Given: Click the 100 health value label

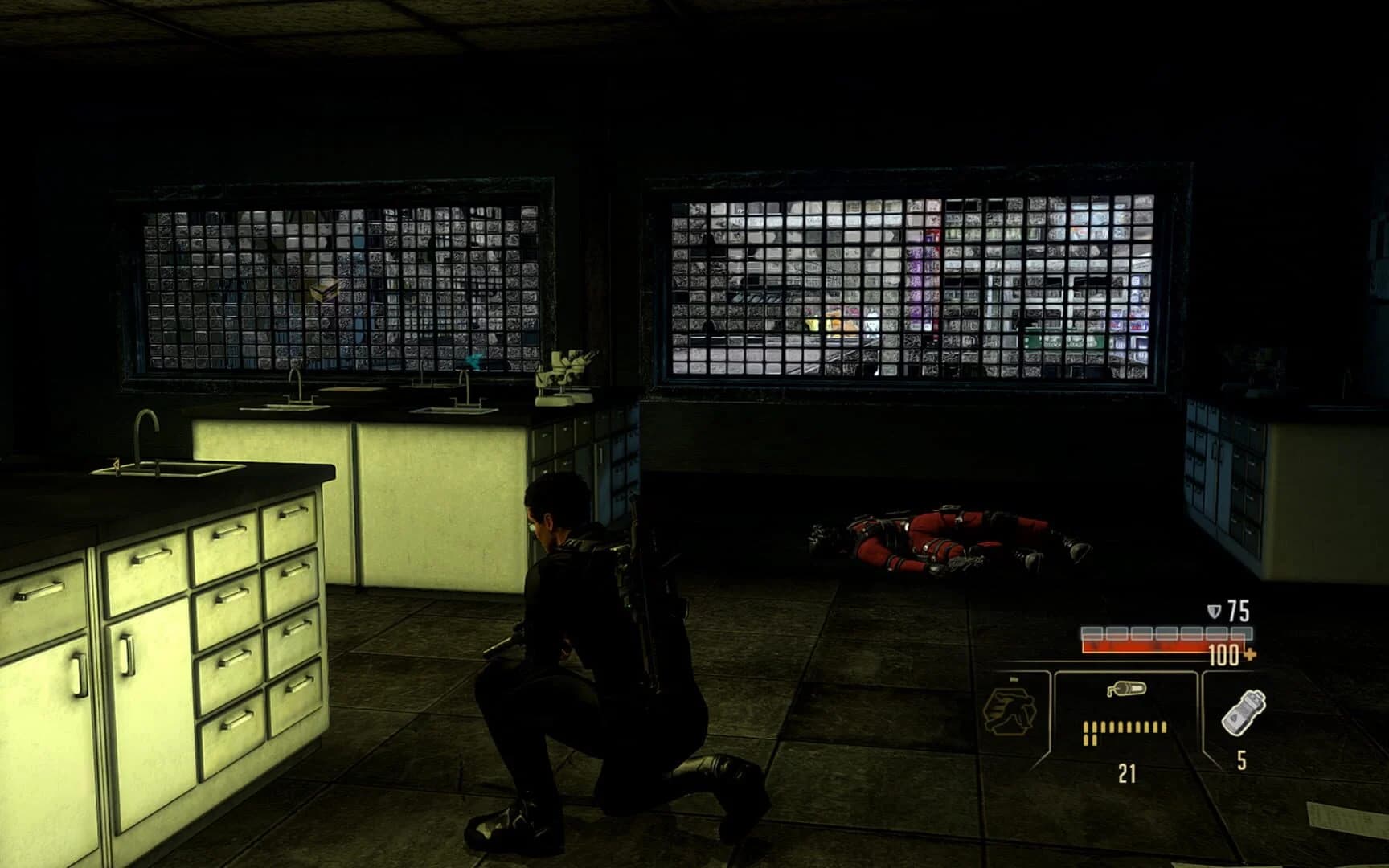Looking at the screenshot, I should point(1223,654).
